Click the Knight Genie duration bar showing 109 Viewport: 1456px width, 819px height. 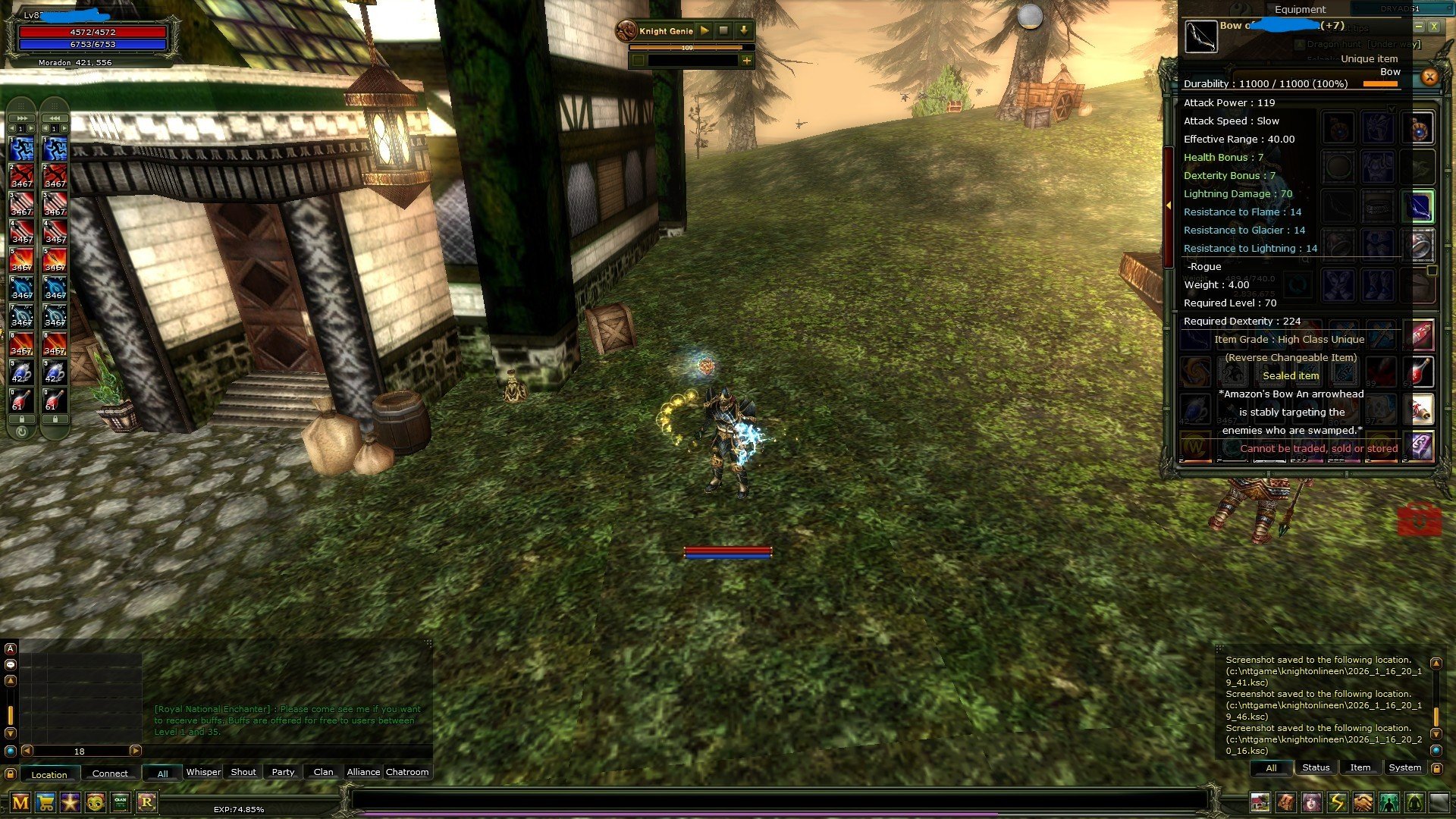point(687,47)
